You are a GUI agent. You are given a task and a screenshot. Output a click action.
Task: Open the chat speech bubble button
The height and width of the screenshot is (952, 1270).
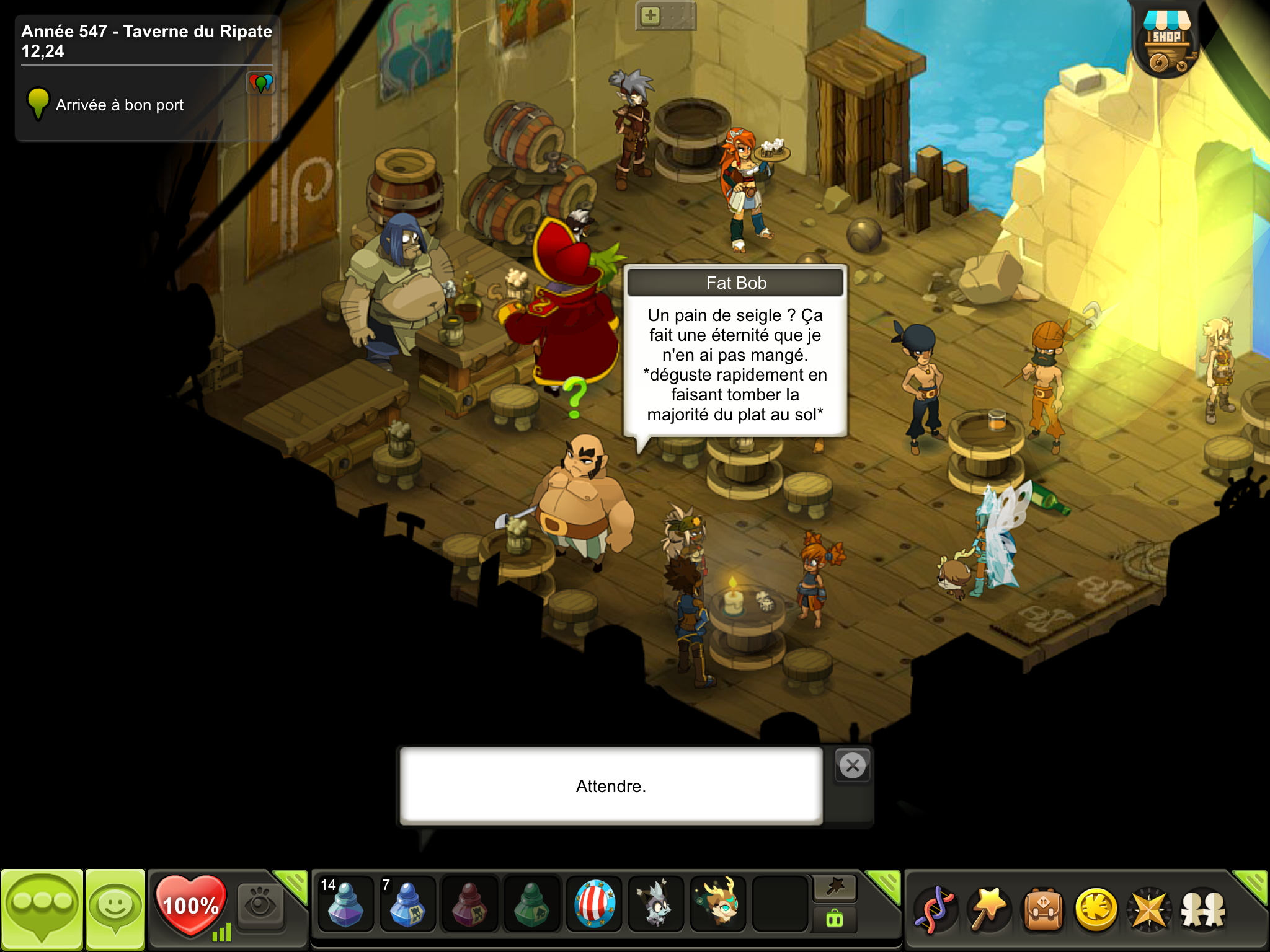tap(42, 909)
